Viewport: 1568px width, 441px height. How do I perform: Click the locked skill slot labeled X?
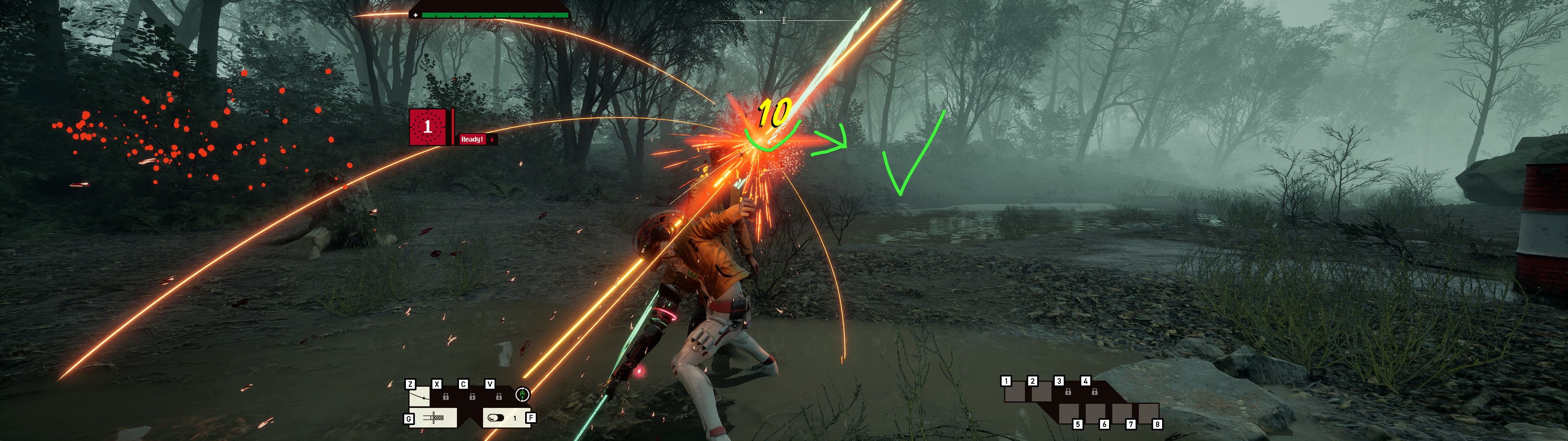coord(445,396)
